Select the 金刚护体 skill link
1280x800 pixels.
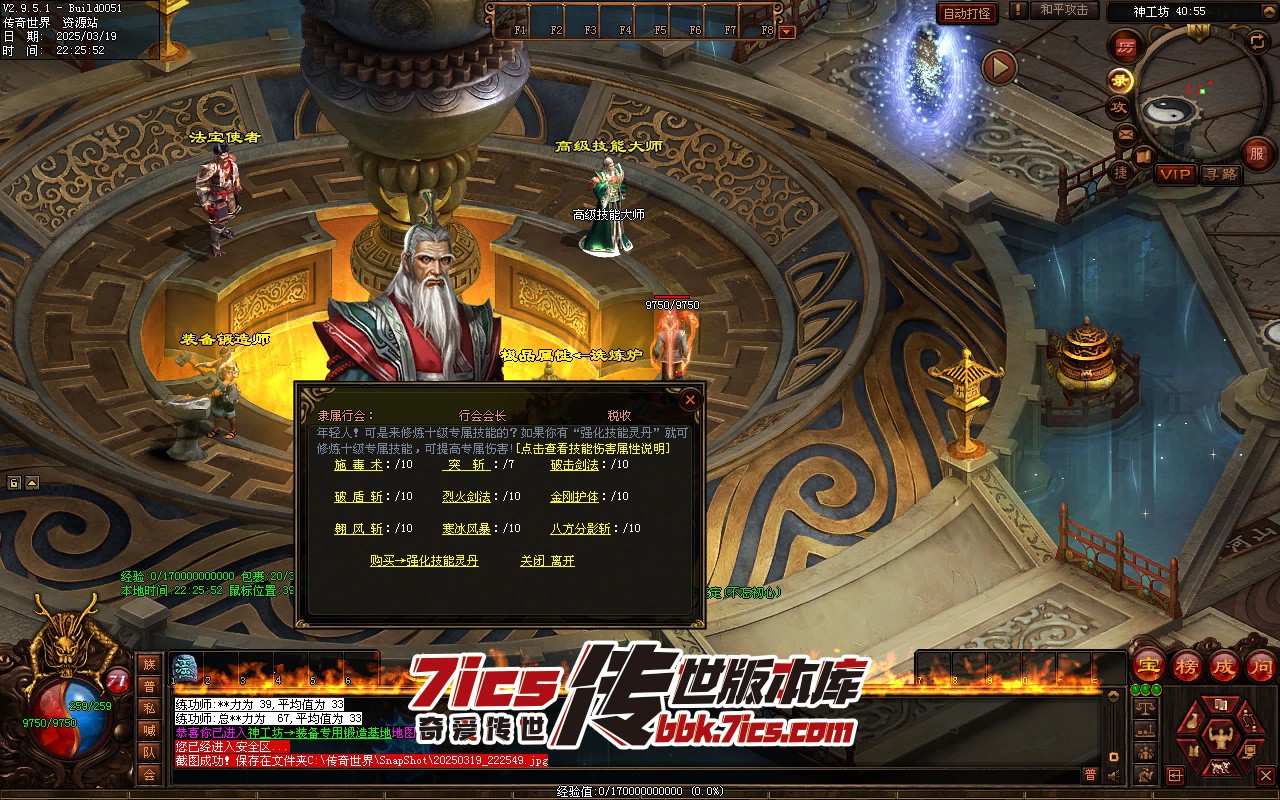(x=574, y=496)
